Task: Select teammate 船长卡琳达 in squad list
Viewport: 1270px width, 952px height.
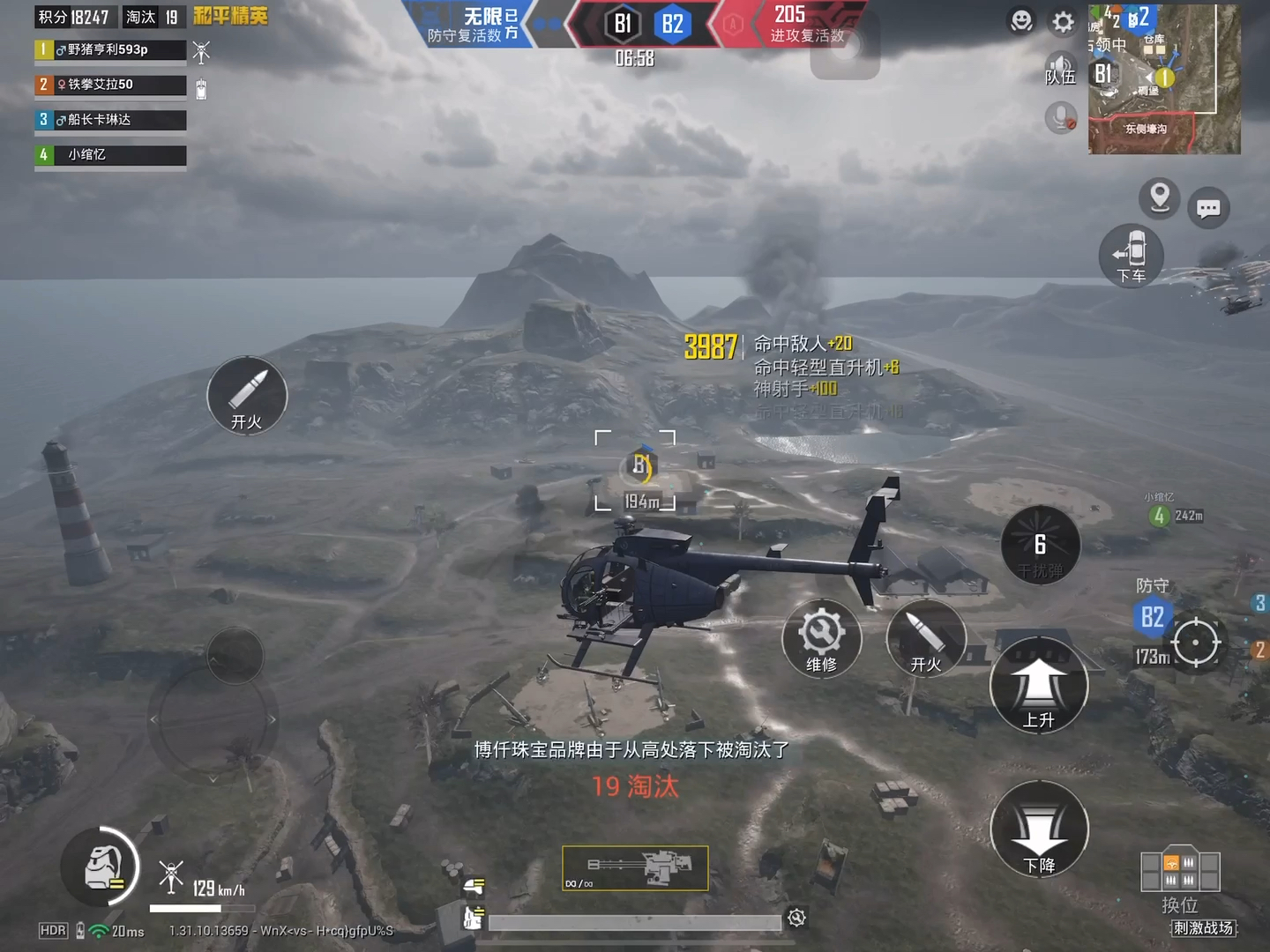Action: pyautogui.click(x=110, y=120)
